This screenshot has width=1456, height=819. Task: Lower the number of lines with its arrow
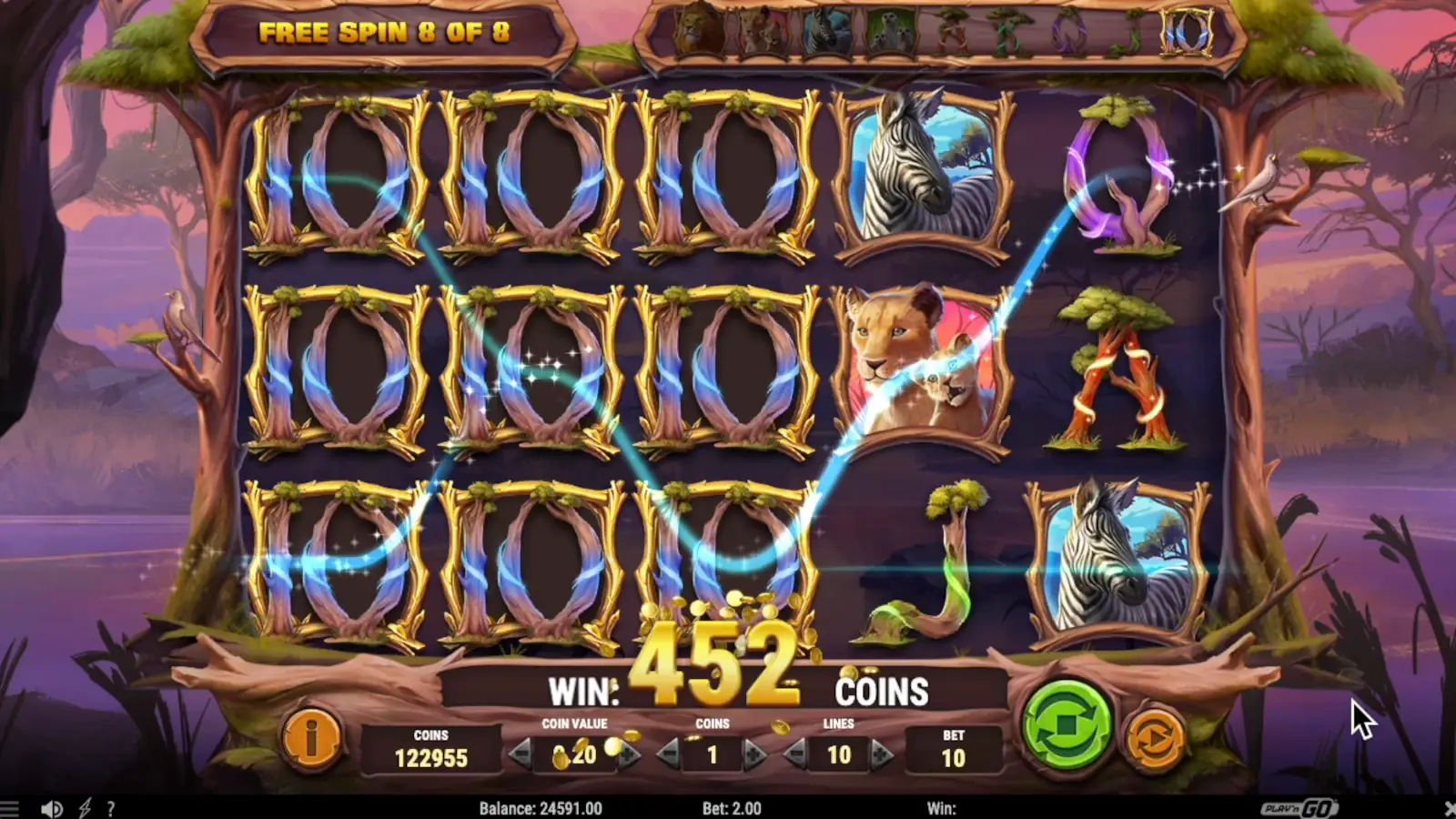[793, 753]
